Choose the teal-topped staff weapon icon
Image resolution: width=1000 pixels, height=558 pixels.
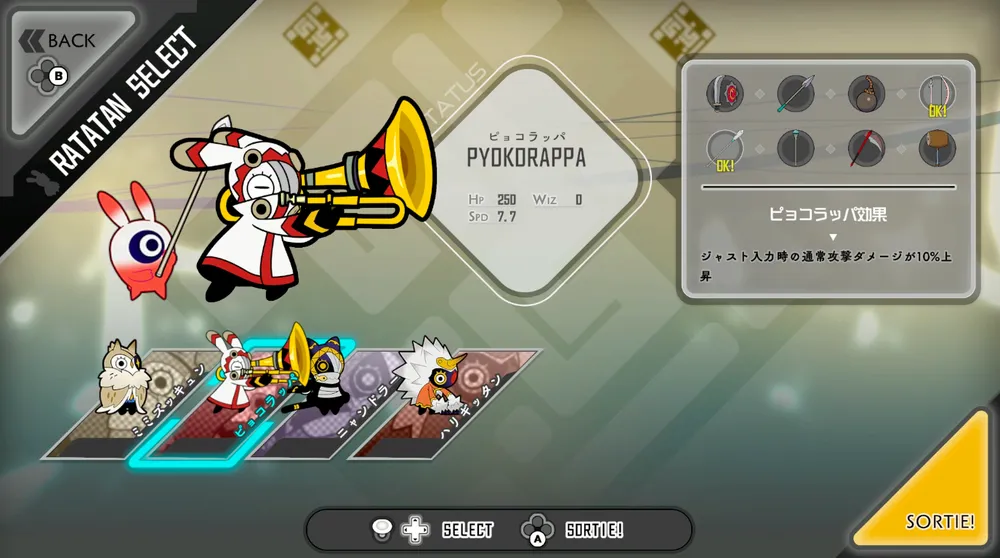pos(796,149)
